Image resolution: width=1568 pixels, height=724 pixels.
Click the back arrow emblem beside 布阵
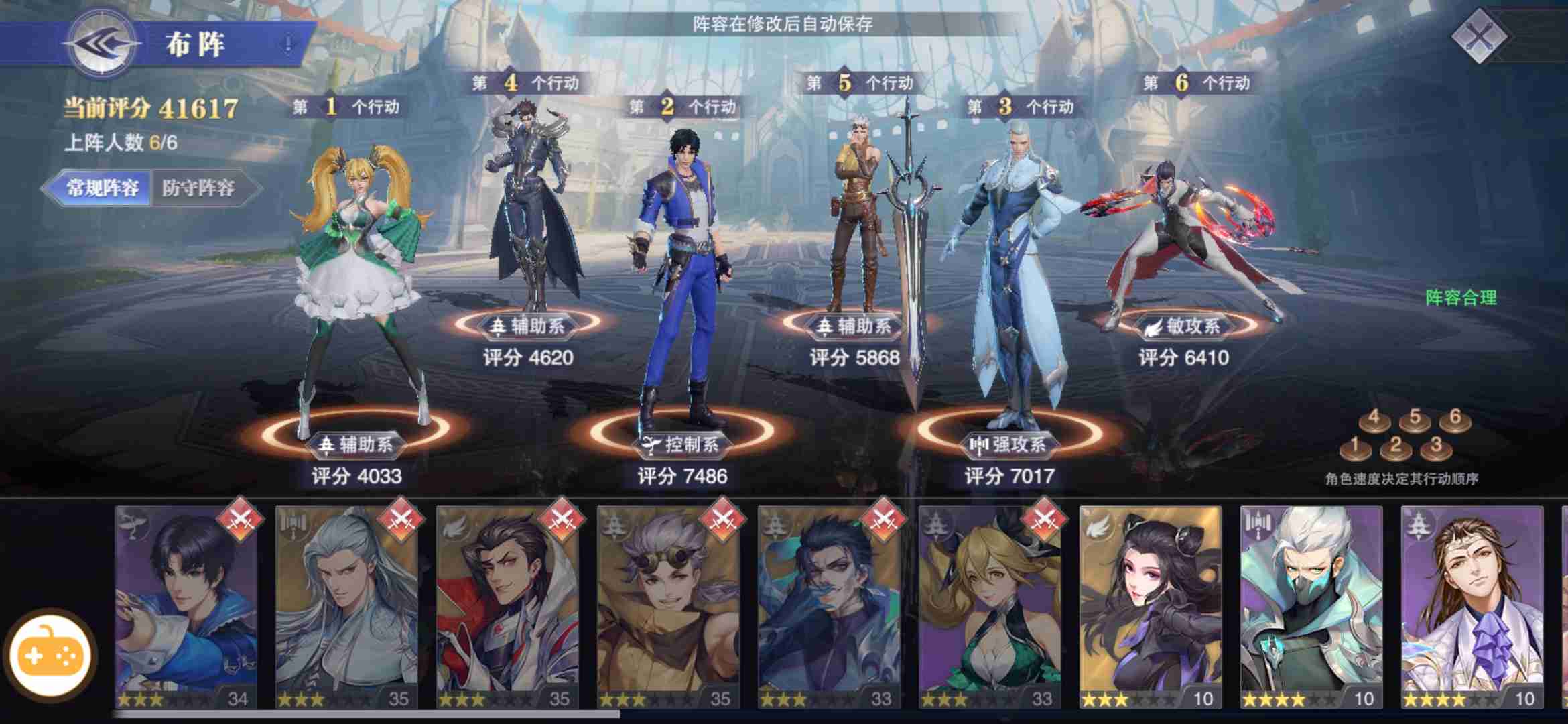click(x=102, y=43)
